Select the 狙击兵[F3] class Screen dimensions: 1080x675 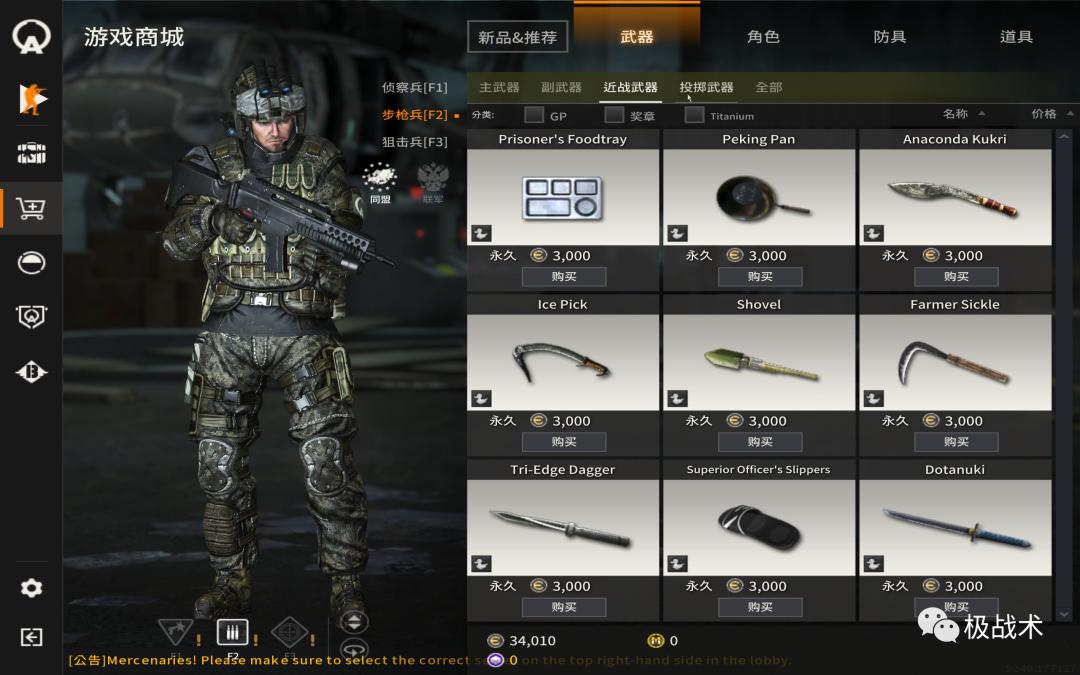(414, 142)
